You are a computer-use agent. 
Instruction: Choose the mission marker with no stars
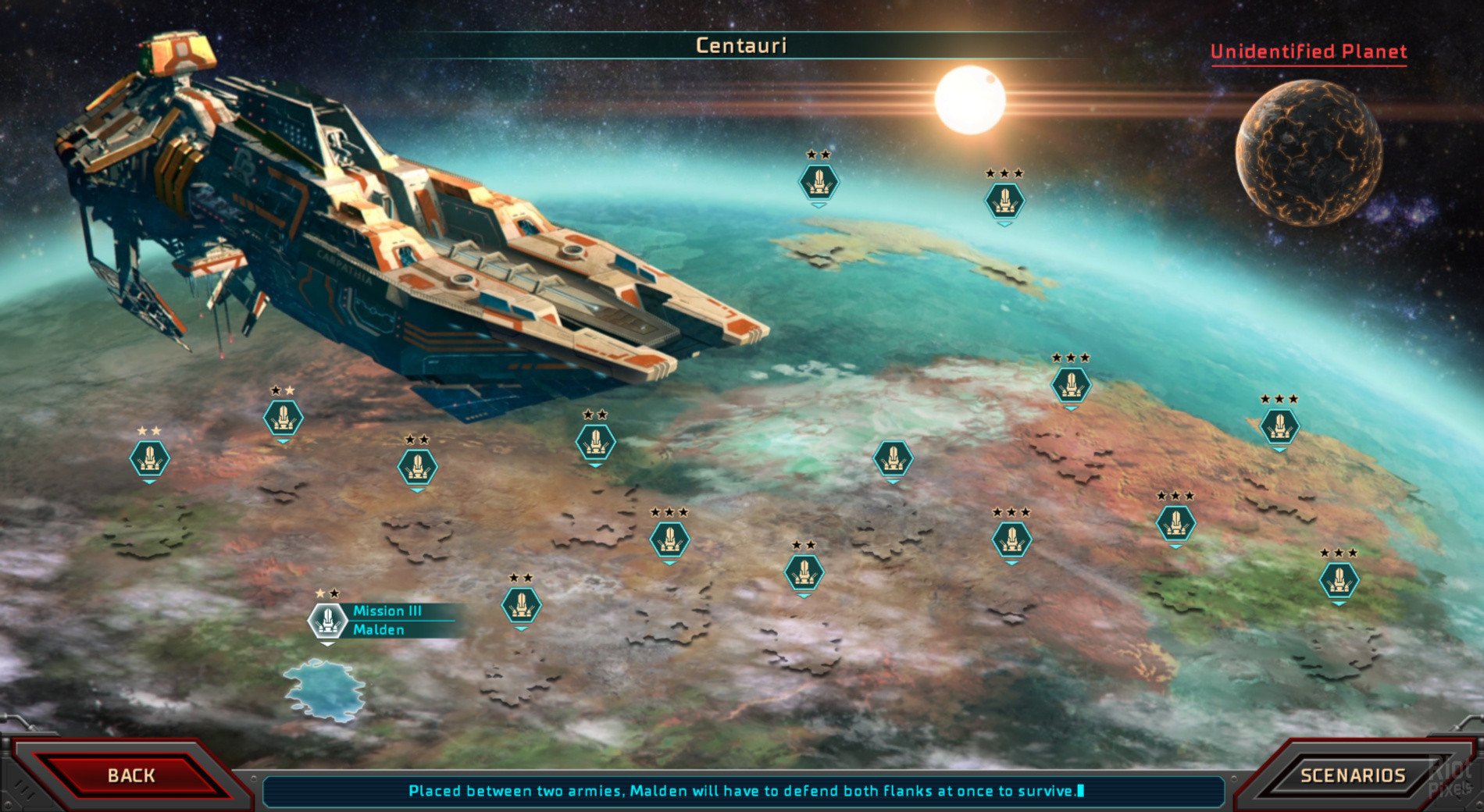[892, 459]
